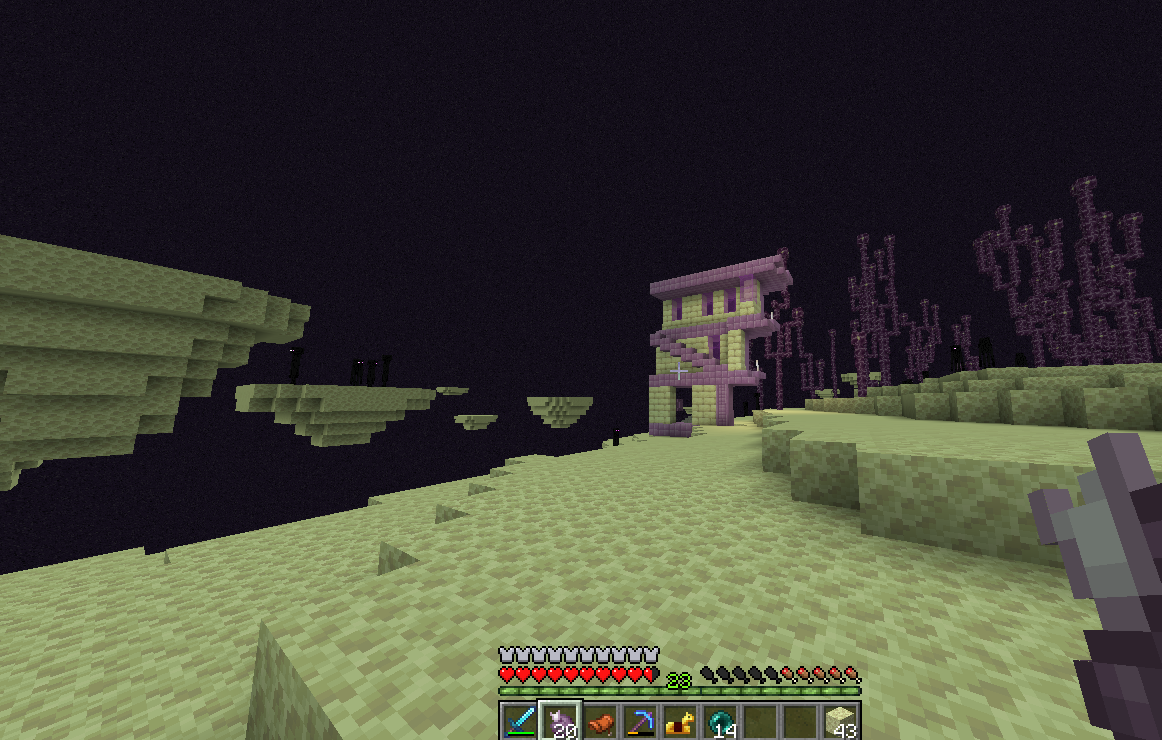Select the golden horse armor slot

pos(680,721)
